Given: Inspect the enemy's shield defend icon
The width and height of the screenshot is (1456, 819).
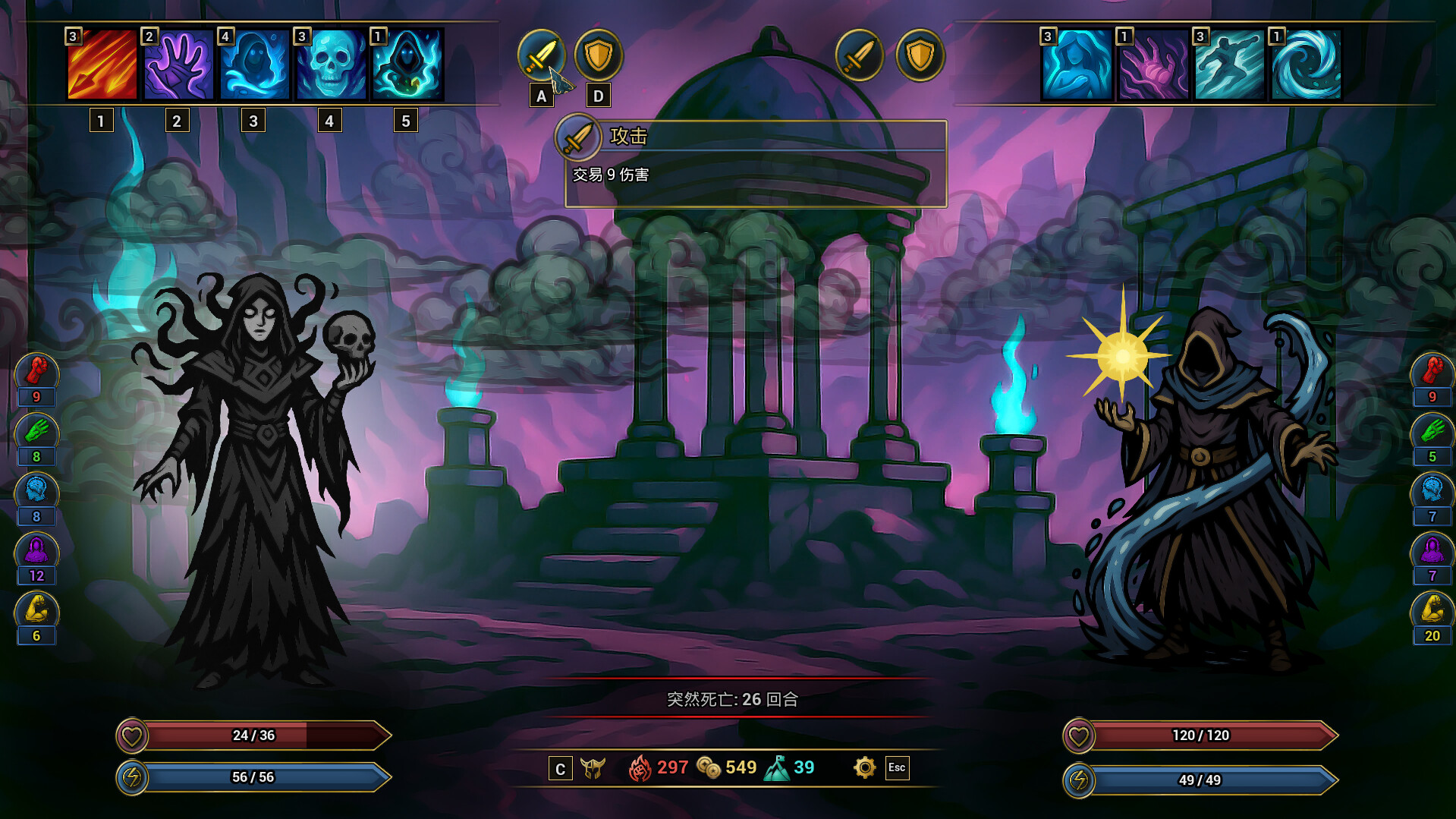Looking at the screenshot, I should pos(920,55).
